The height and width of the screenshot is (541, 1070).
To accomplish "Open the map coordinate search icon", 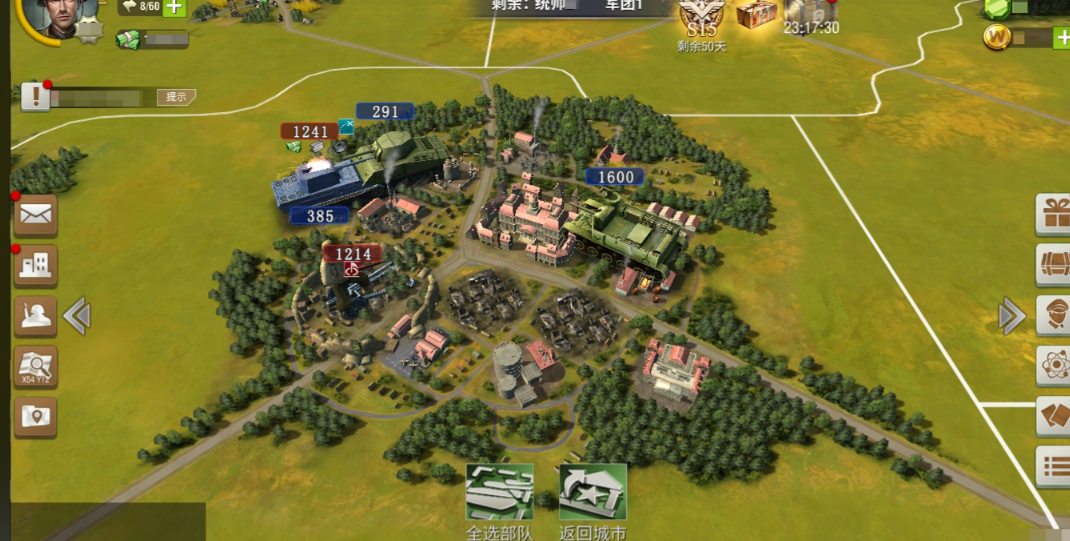I will pos(35,367).
